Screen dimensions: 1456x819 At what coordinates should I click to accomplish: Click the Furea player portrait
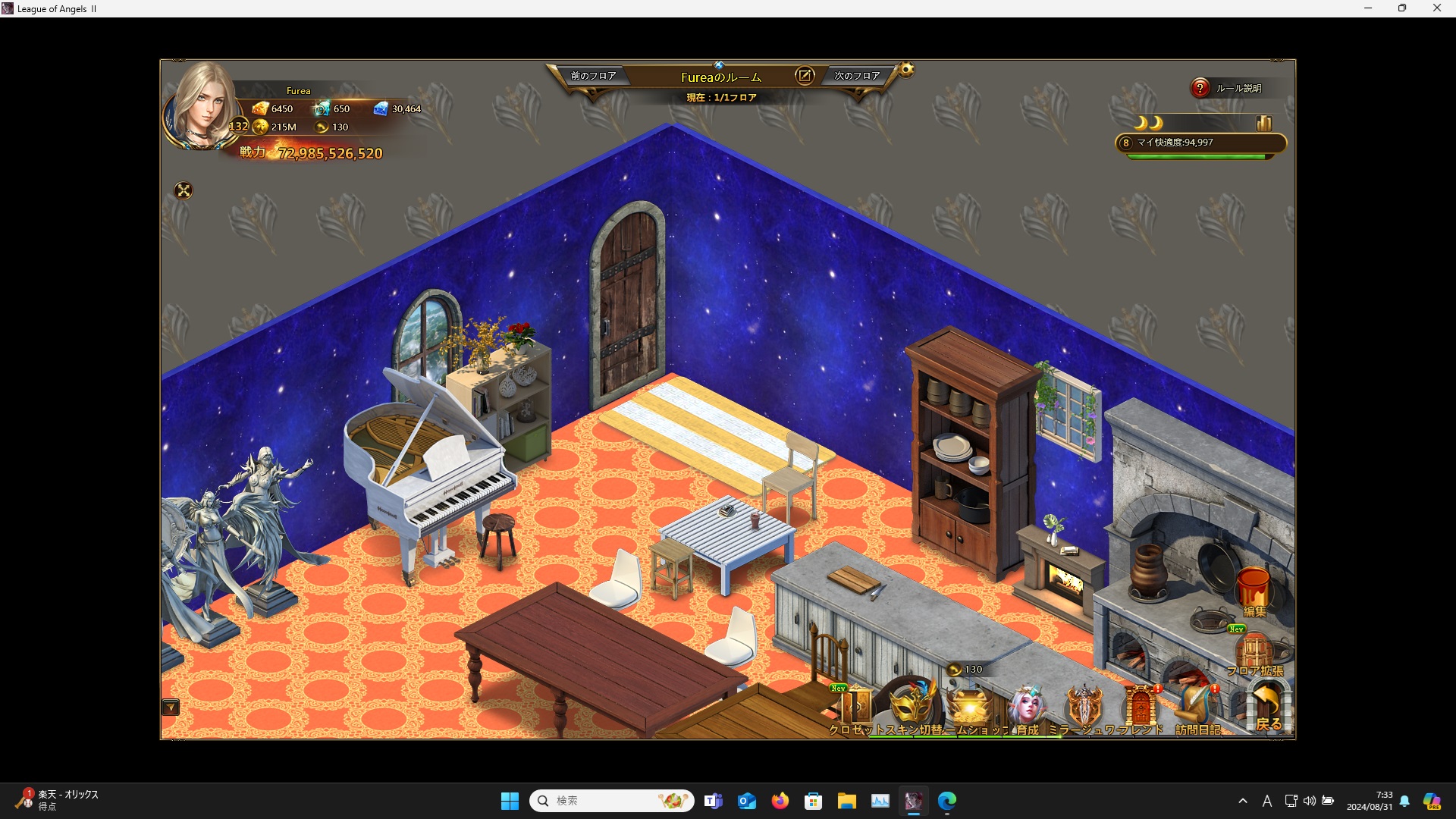click(202, 106)
